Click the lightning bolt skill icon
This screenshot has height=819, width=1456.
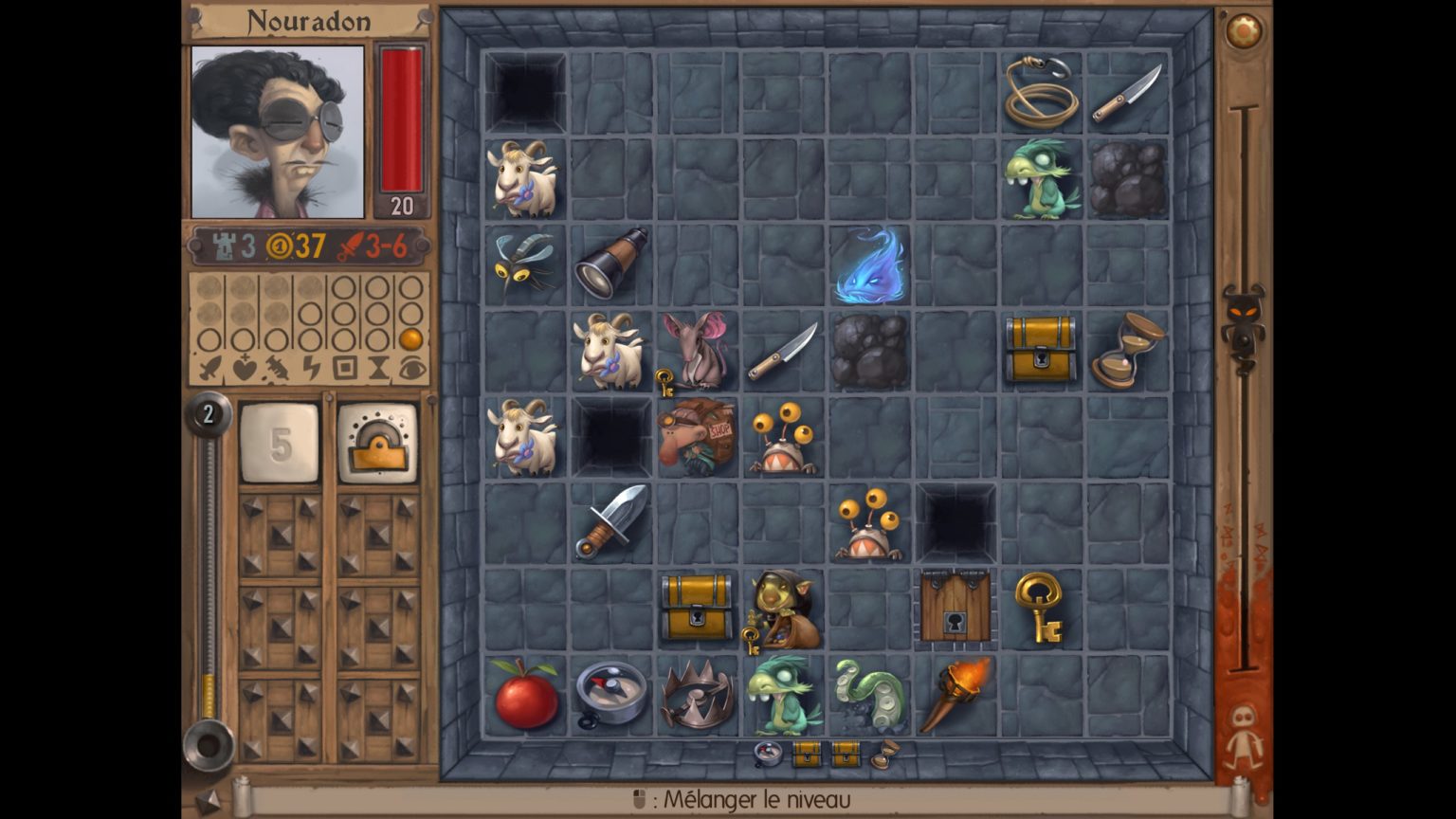(x=312, y=368)
